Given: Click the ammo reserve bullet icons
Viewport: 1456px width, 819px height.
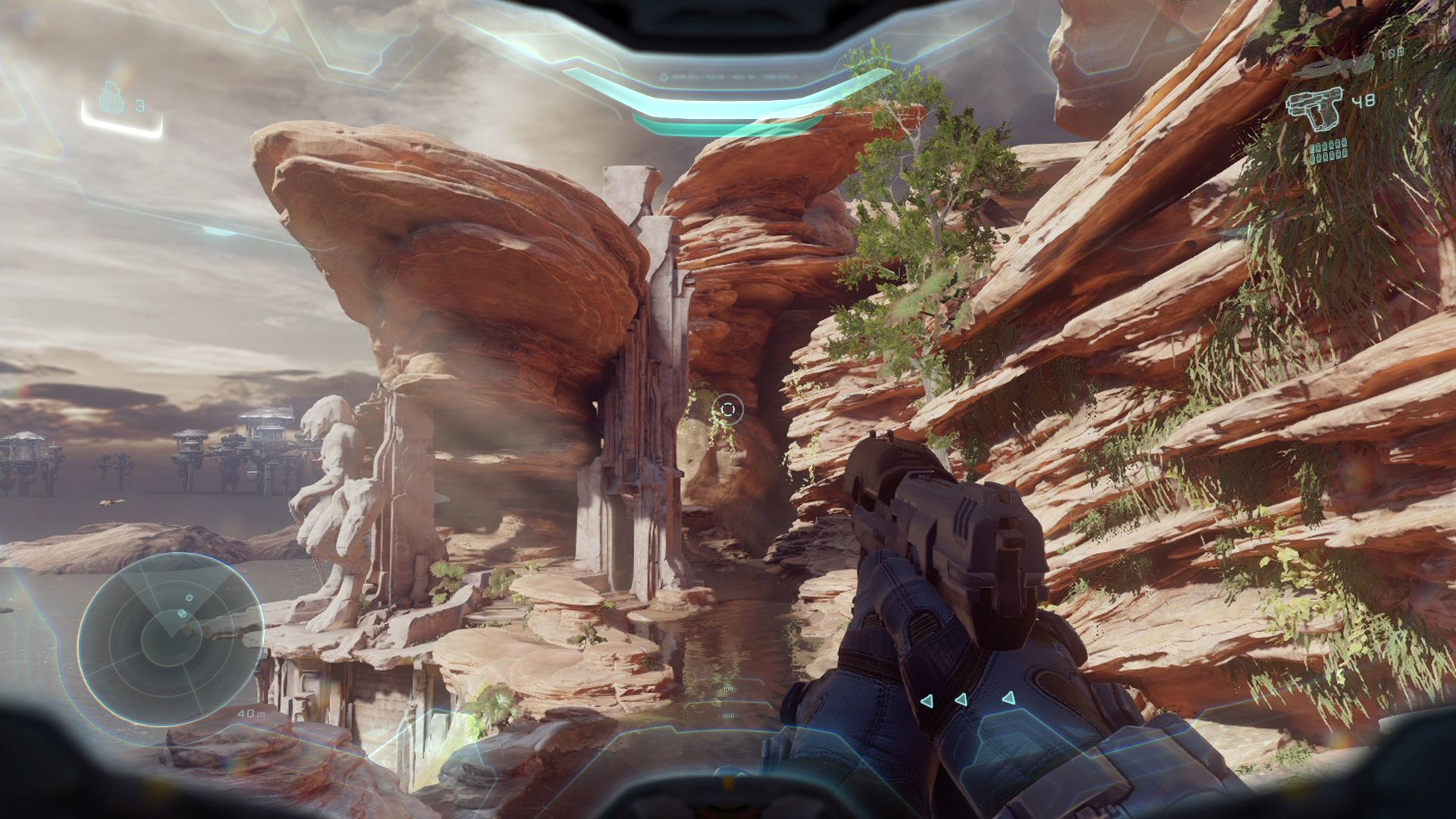Looking at the screenshot, I should click(x=1329, y=149).
